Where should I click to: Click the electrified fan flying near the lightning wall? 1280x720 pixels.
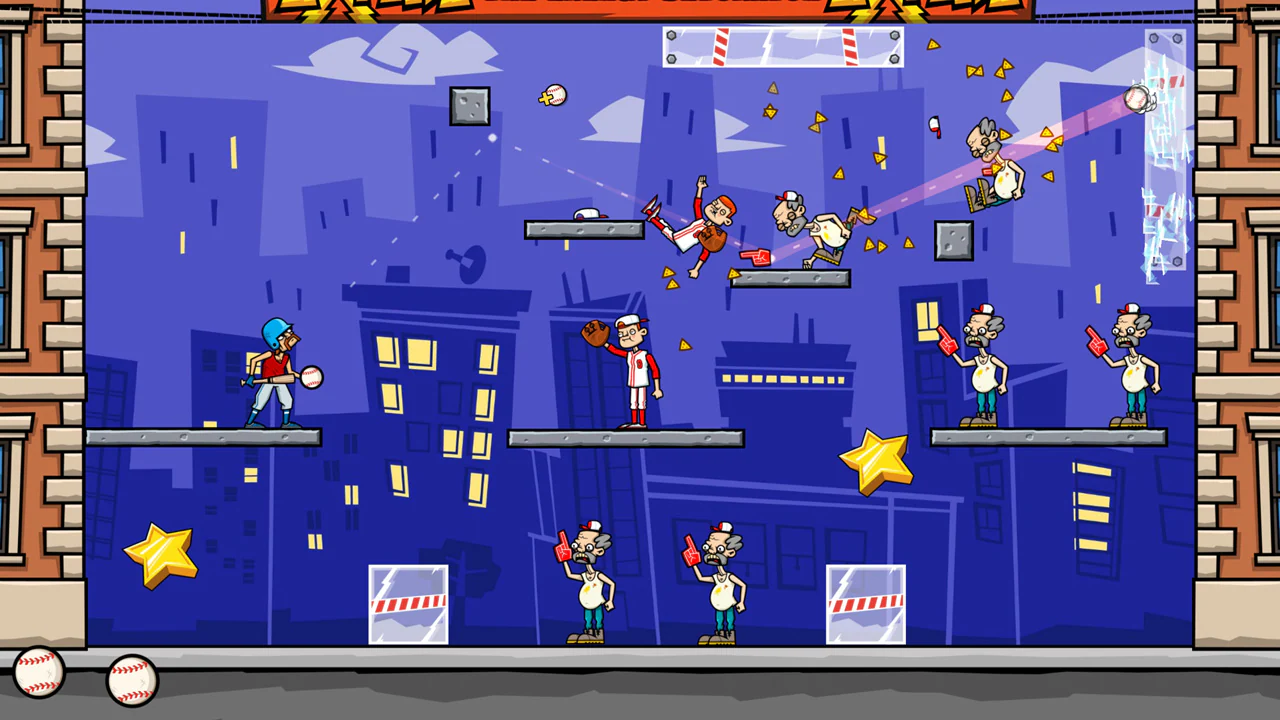click(x=990, y=160)
